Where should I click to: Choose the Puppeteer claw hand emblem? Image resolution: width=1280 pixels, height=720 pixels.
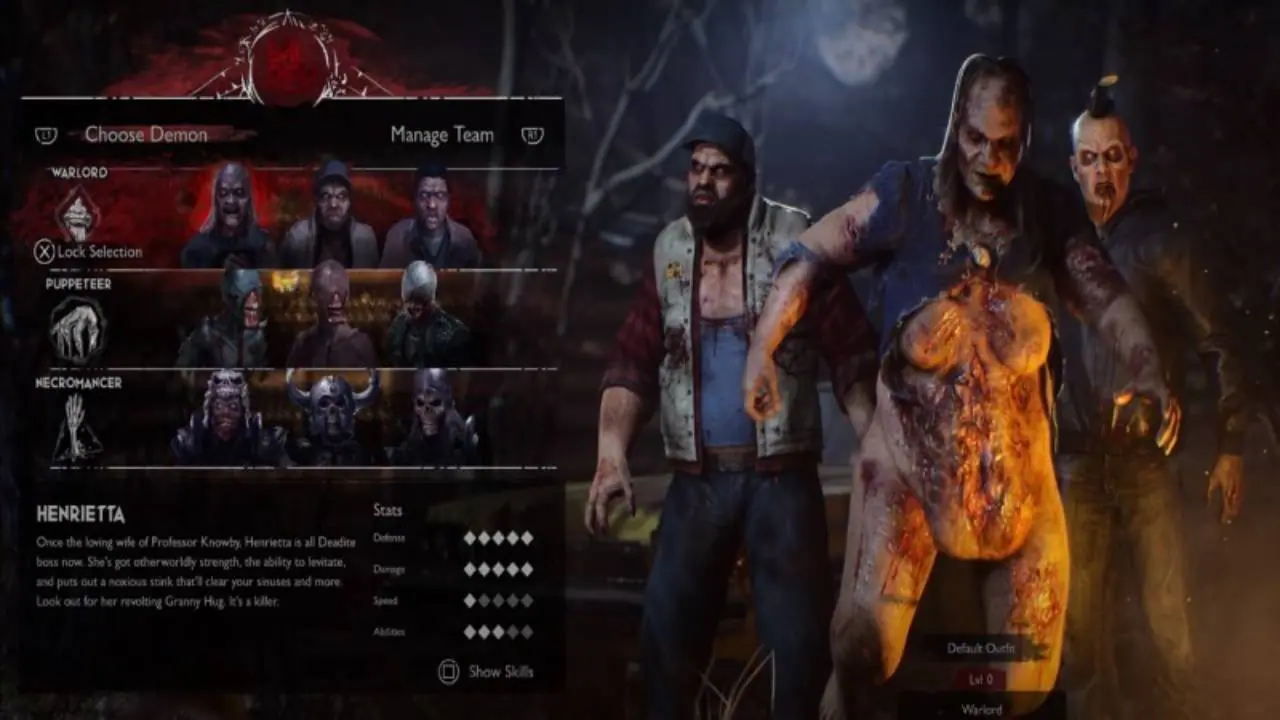click(x=77, y=329)
